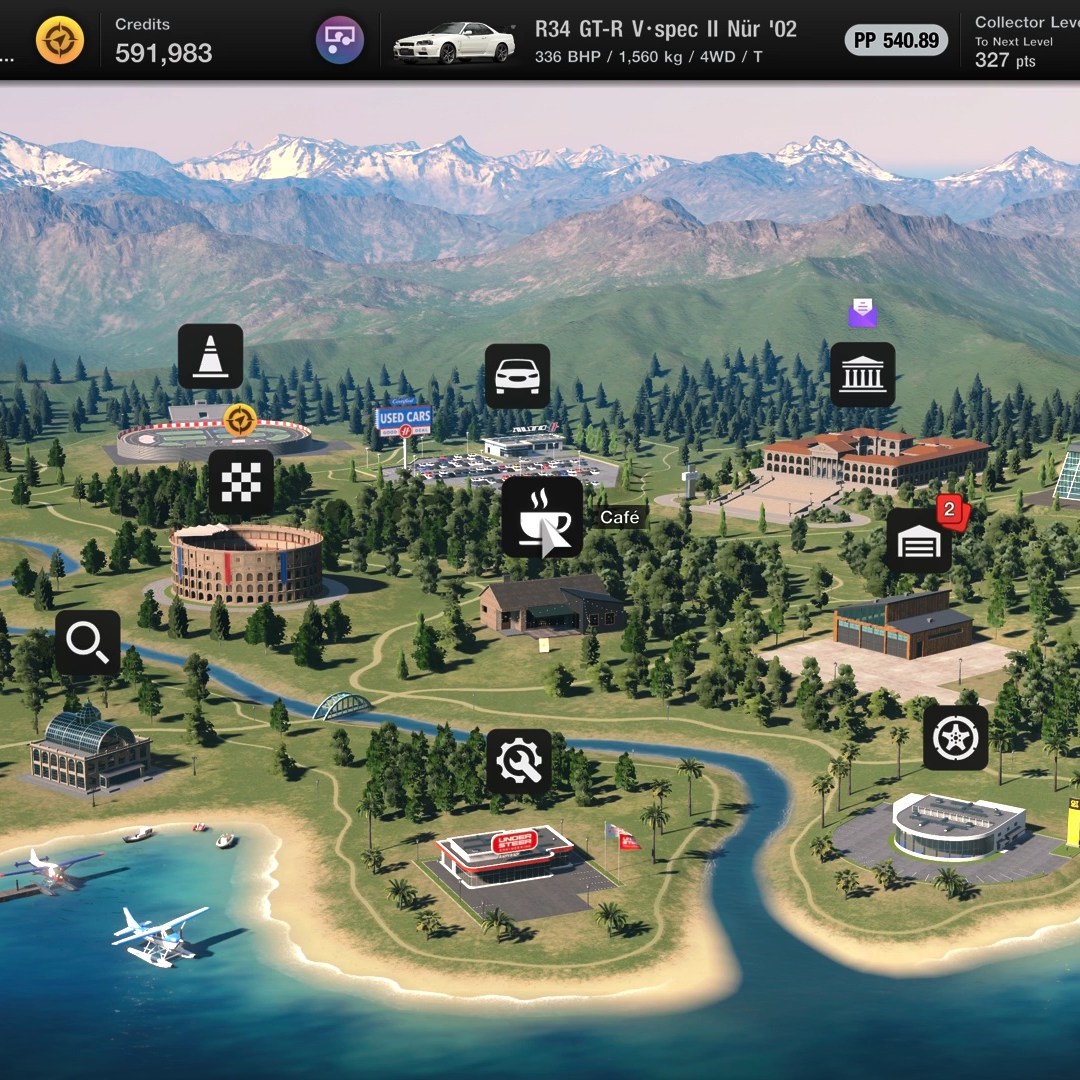Open the magnifying glass Scapes icon
Image resolution: width=1080 pixels, height=1080 pixels.
point(88,643)
